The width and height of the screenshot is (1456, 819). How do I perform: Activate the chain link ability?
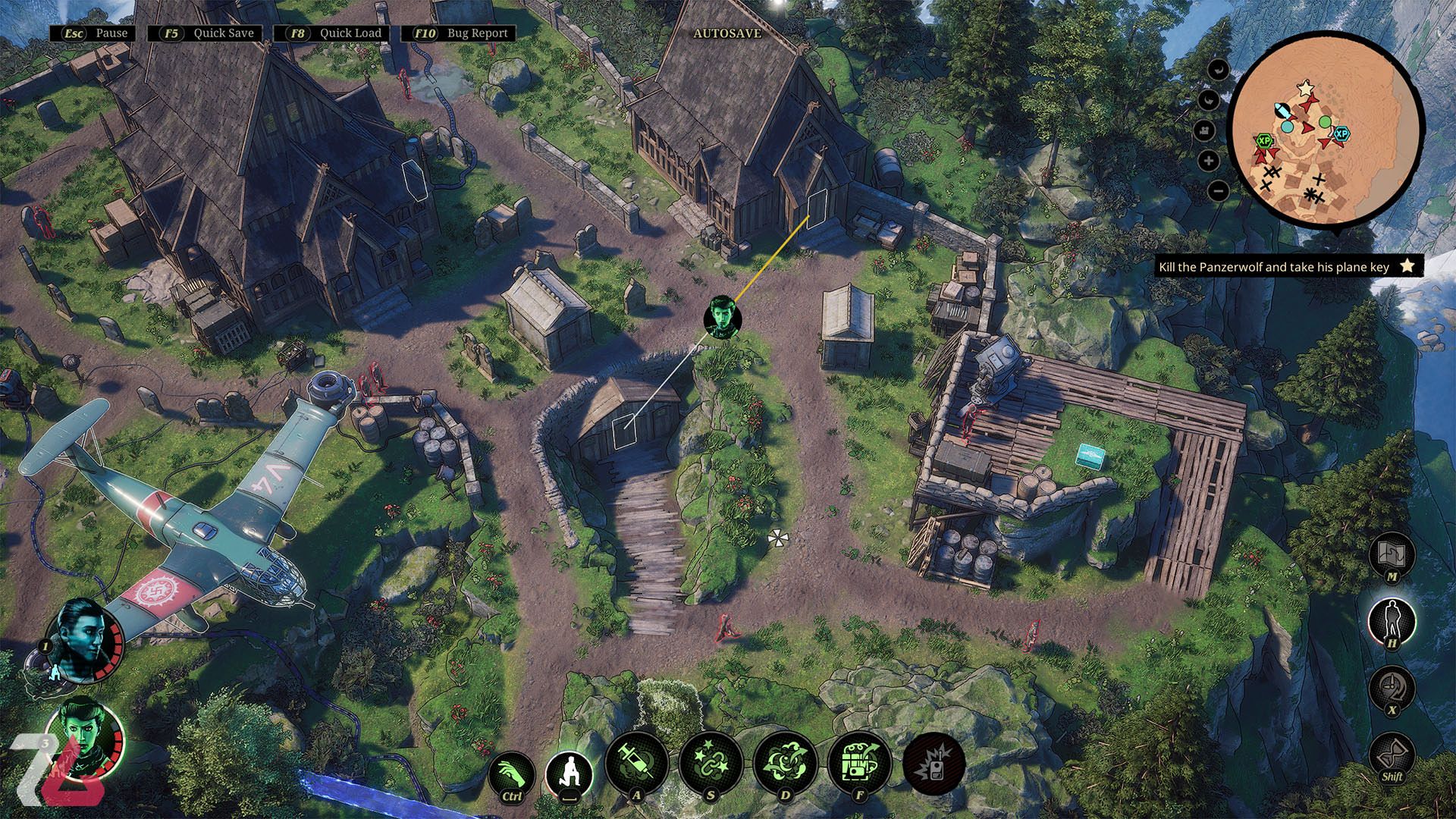[711, 764]
